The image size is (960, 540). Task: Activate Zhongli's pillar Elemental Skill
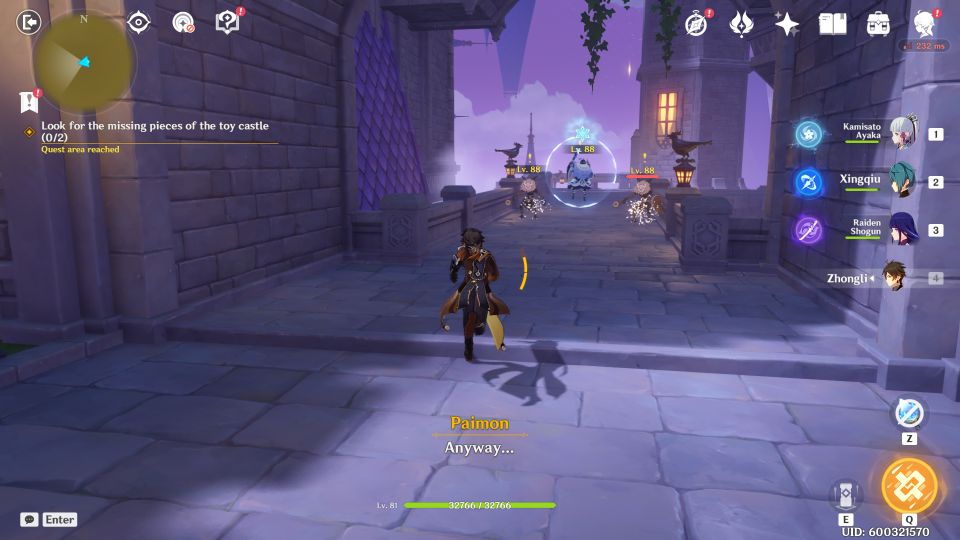pyautogui.click(x=845, y=494)
